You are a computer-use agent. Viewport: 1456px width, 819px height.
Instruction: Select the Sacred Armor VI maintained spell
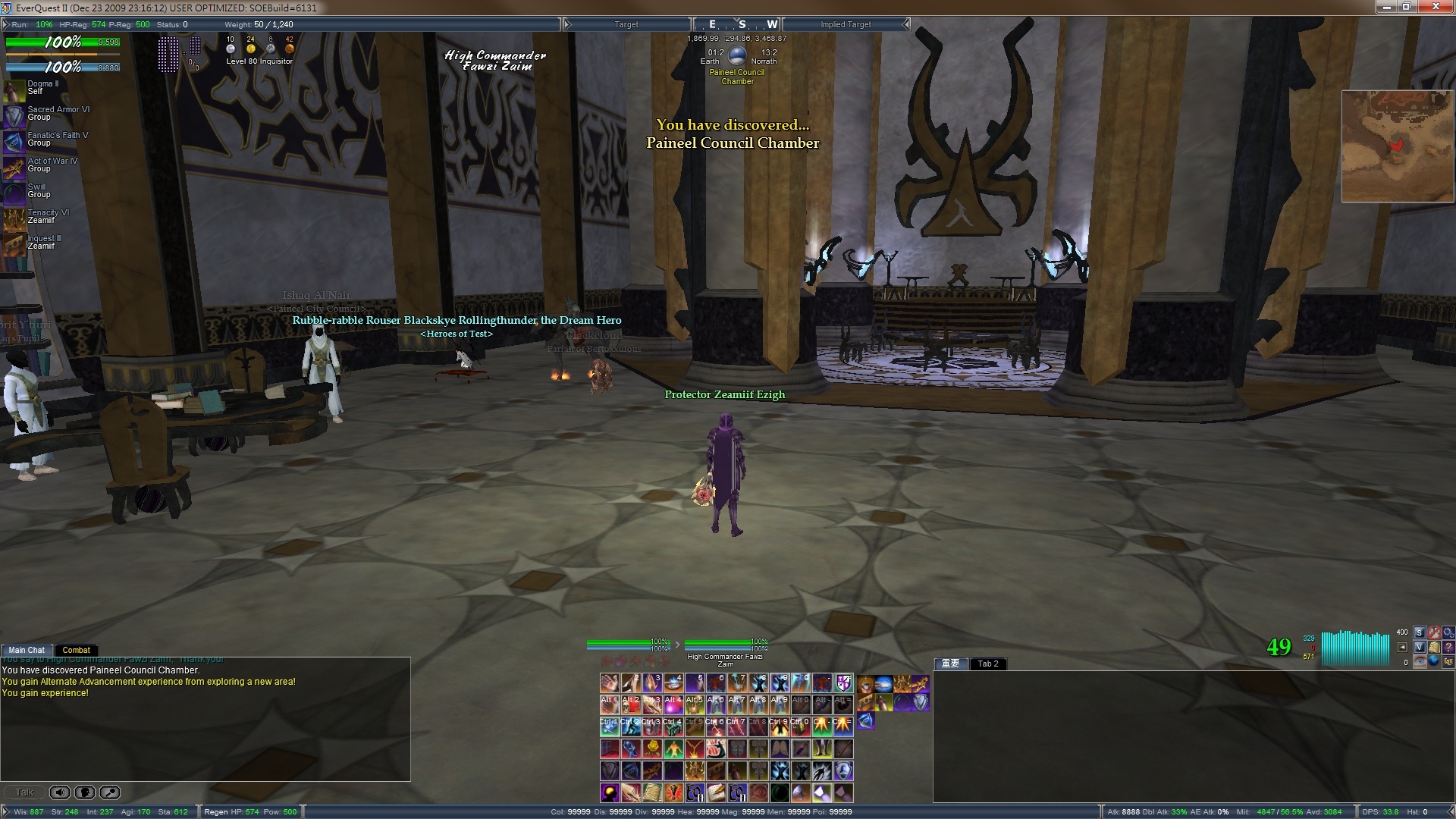14,116
